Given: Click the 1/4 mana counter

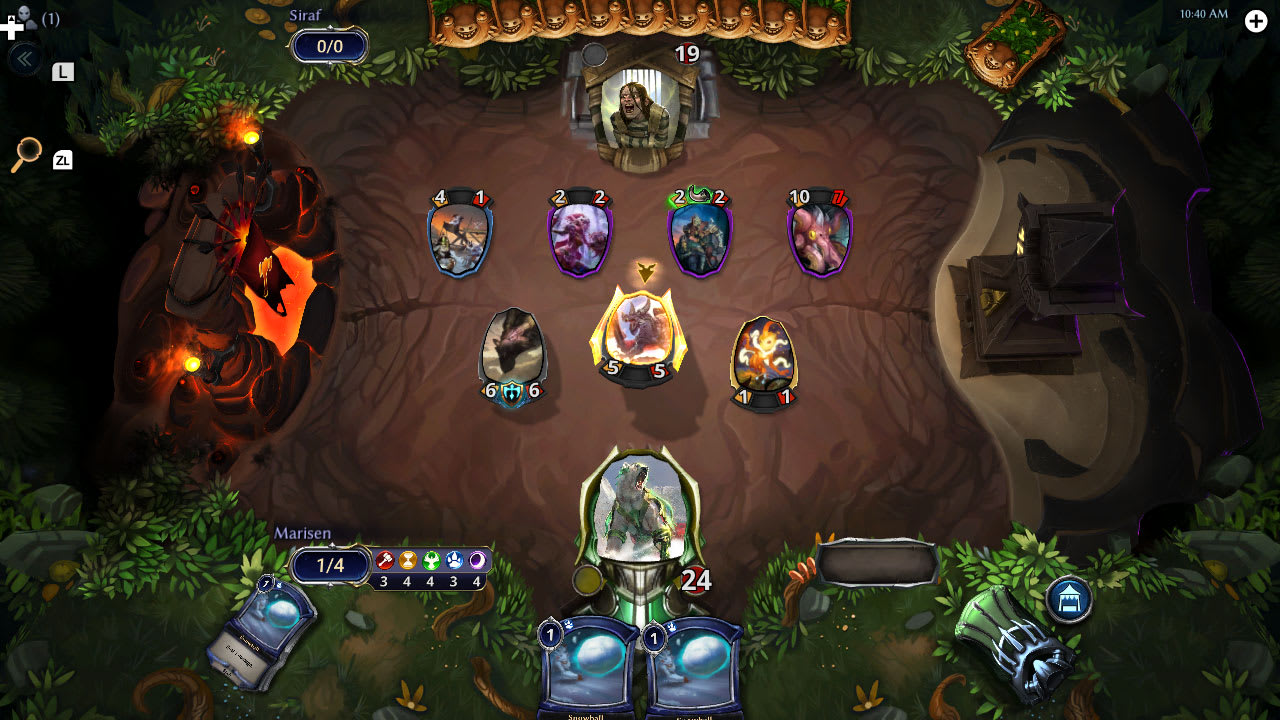Looking at the screenshot, I should pyautogui.click(x=330, y=565).
